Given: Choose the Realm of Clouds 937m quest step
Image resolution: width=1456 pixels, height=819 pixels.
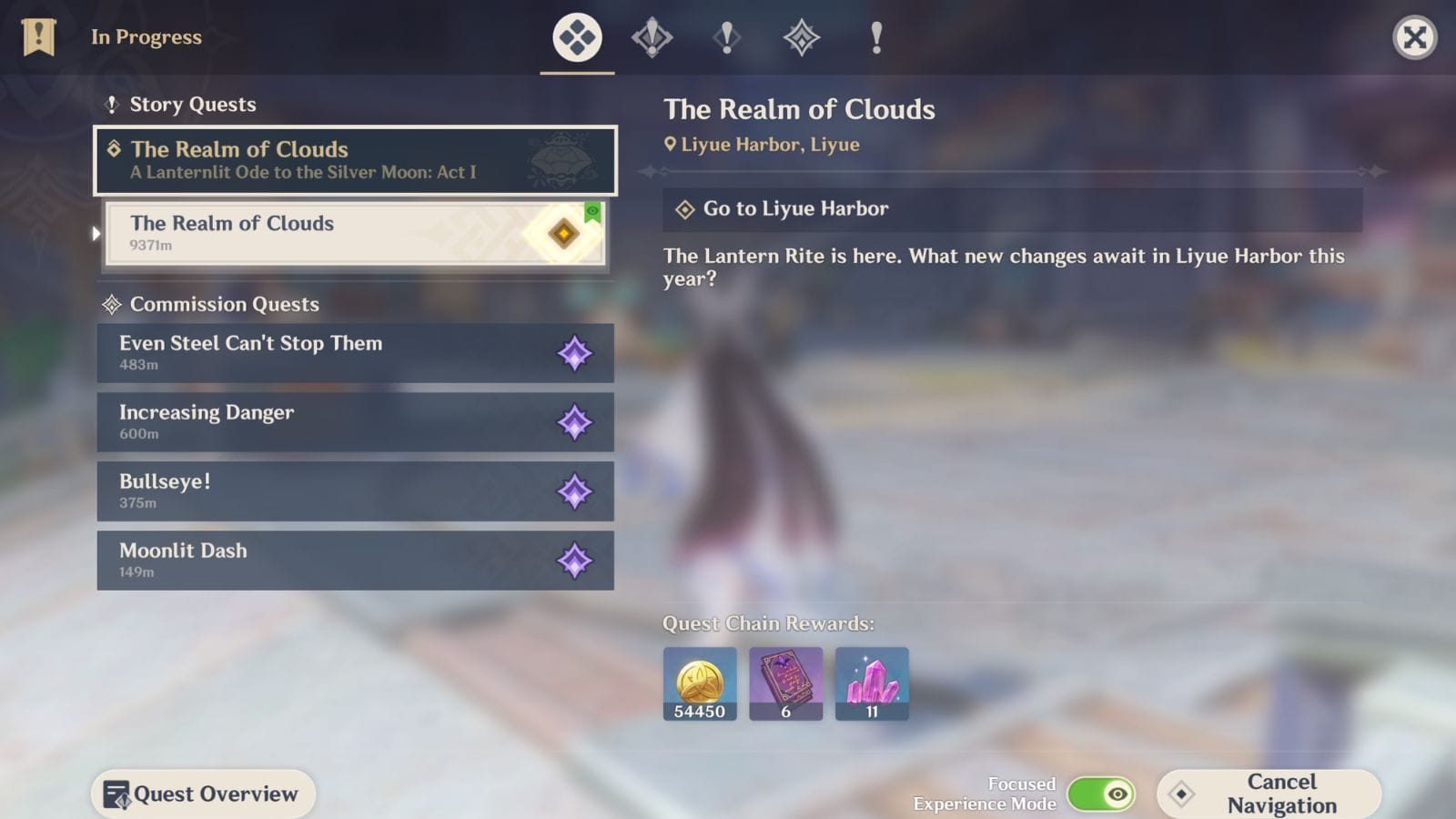Looking at the screenshot, I should (355, 233).
